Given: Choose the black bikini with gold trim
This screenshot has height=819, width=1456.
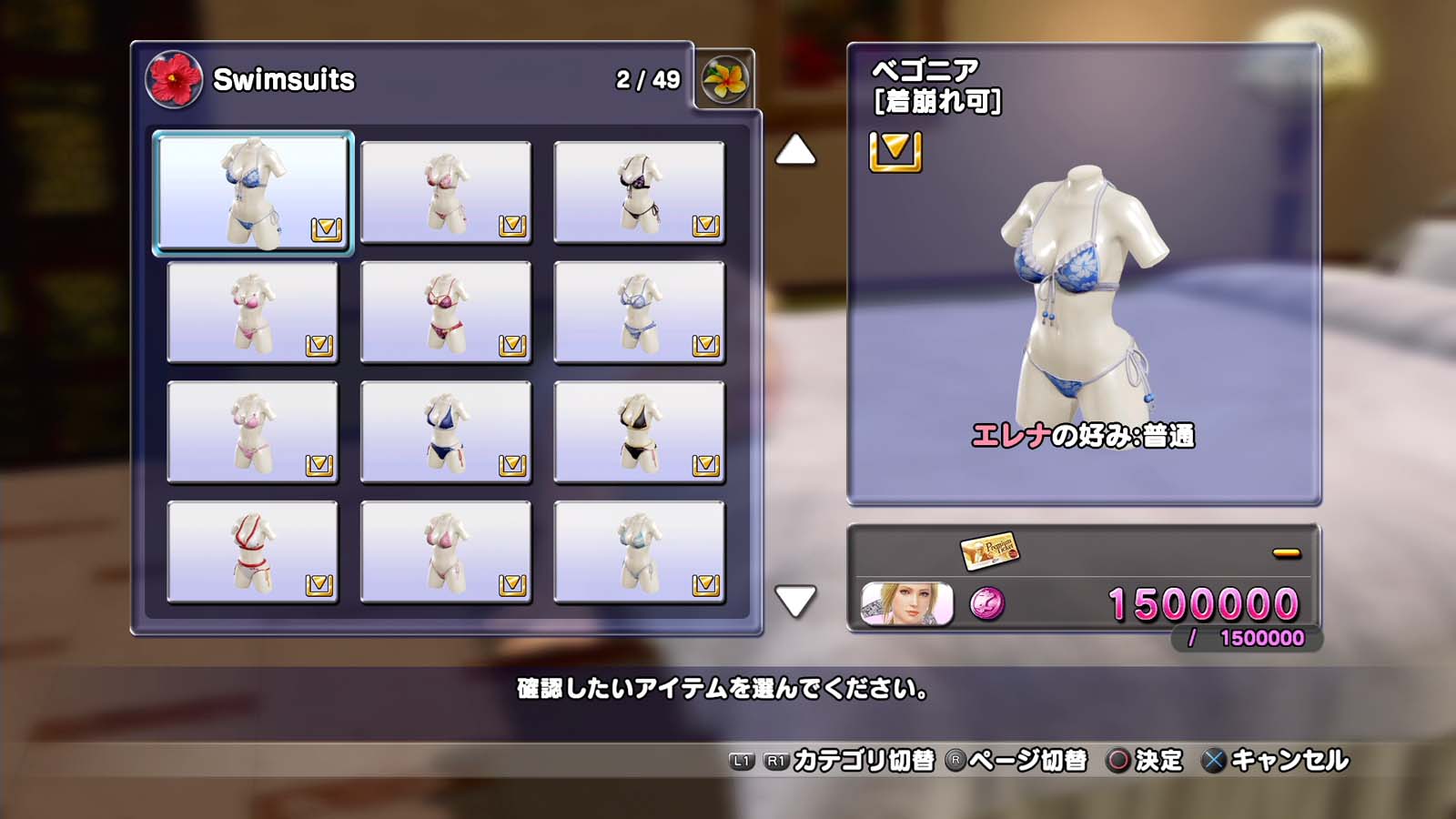Looking at the screenshot, I should (639, 432).
